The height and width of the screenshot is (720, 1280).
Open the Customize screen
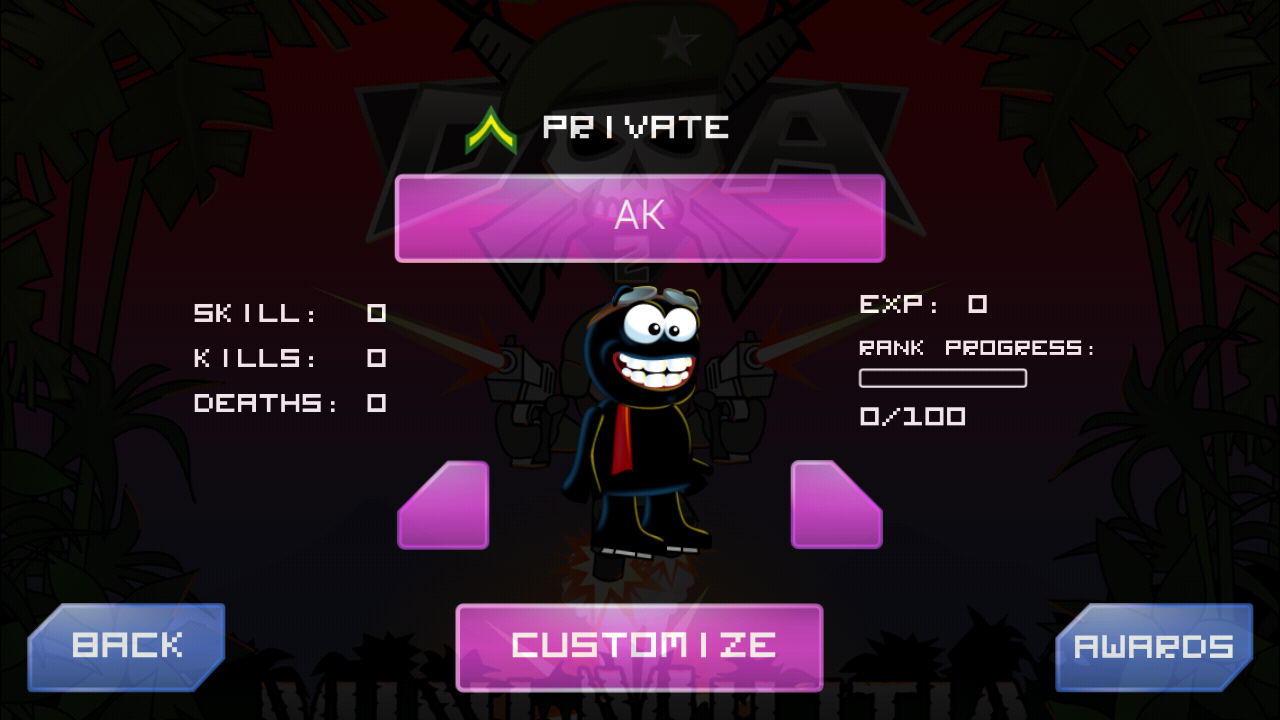[x=640, y=646]
